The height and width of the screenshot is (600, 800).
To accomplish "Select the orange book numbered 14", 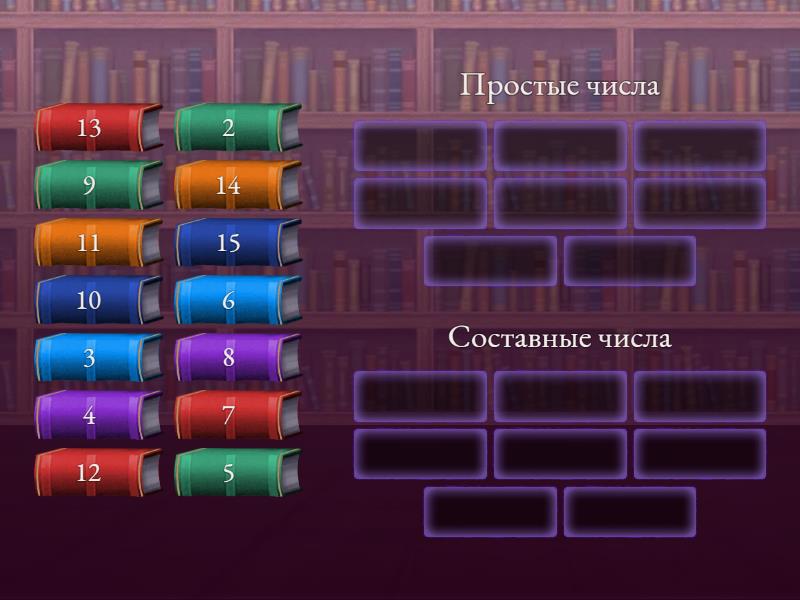I will 238,186.
